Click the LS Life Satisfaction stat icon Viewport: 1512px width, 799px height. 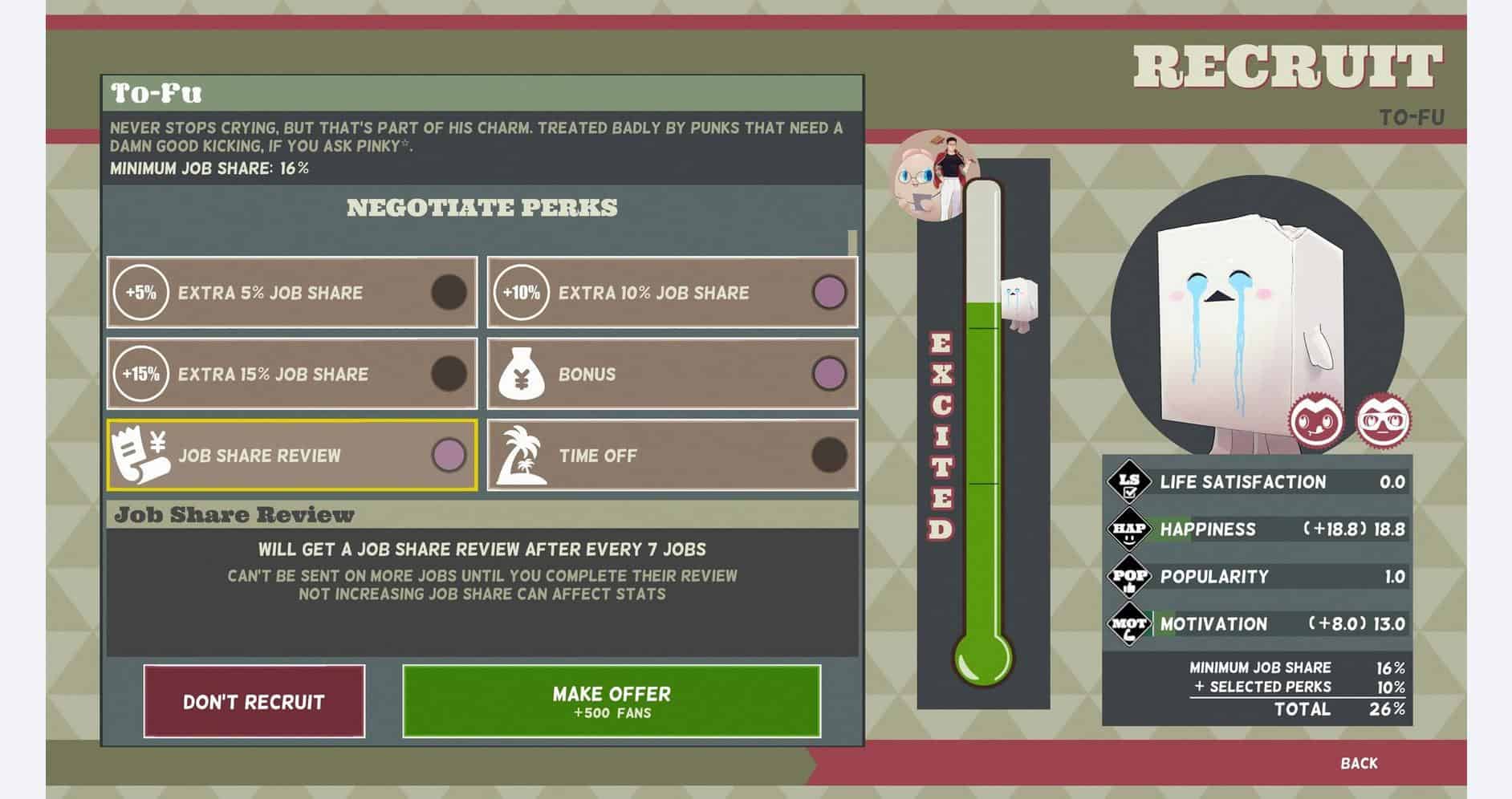1132,483
